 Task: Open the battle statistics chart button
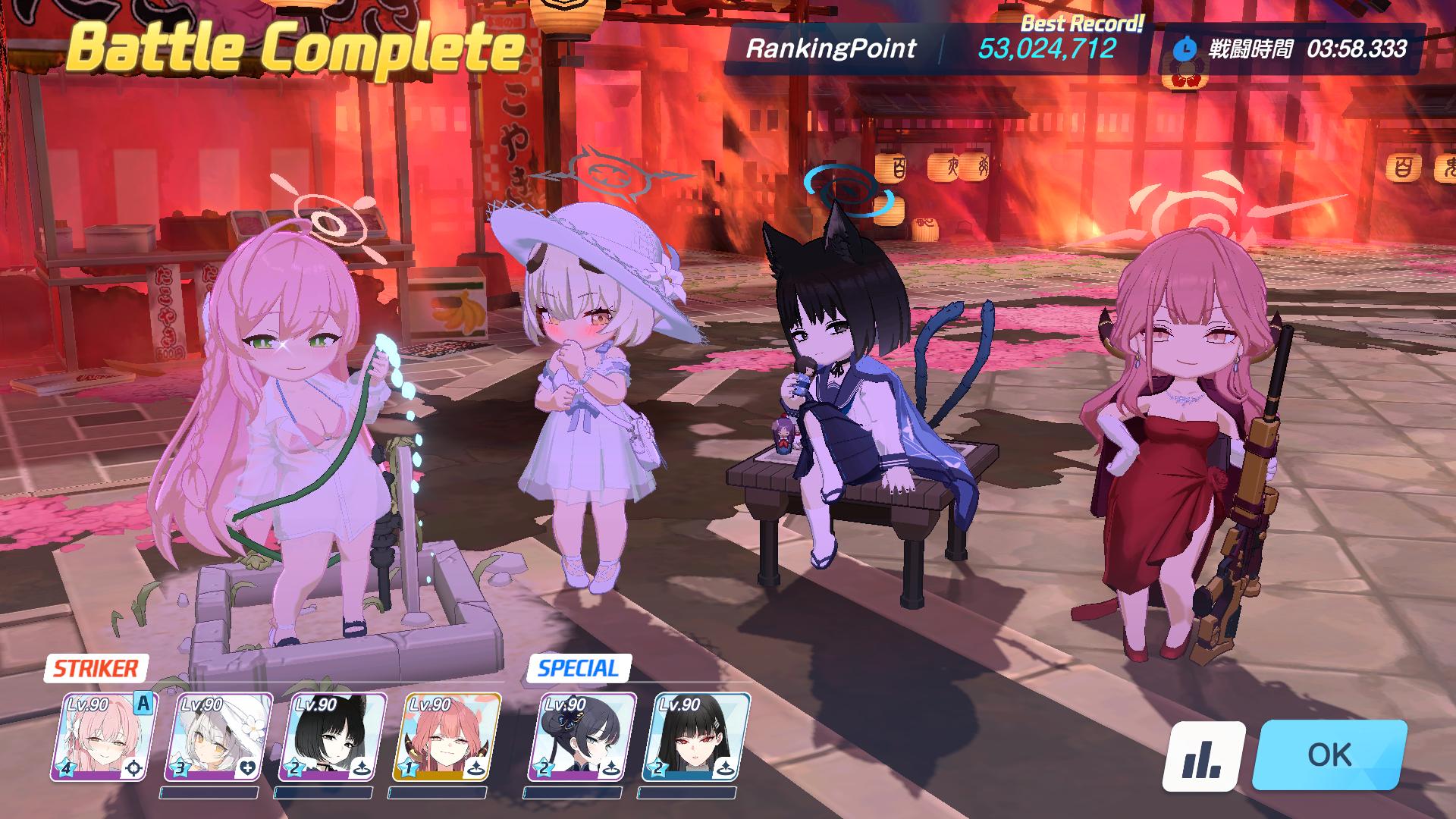1203,756
